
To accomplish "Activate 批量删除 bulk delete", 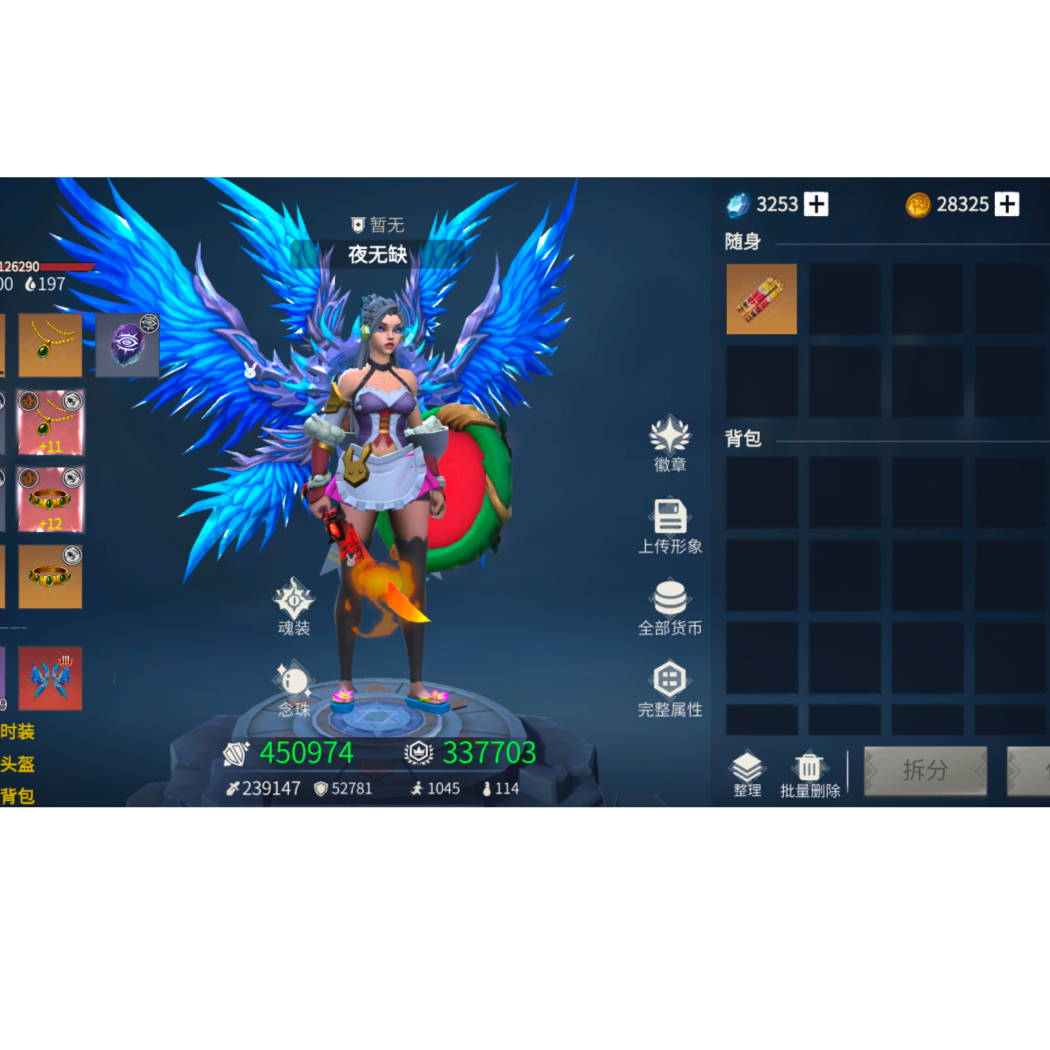I will (x=810, y=773).
